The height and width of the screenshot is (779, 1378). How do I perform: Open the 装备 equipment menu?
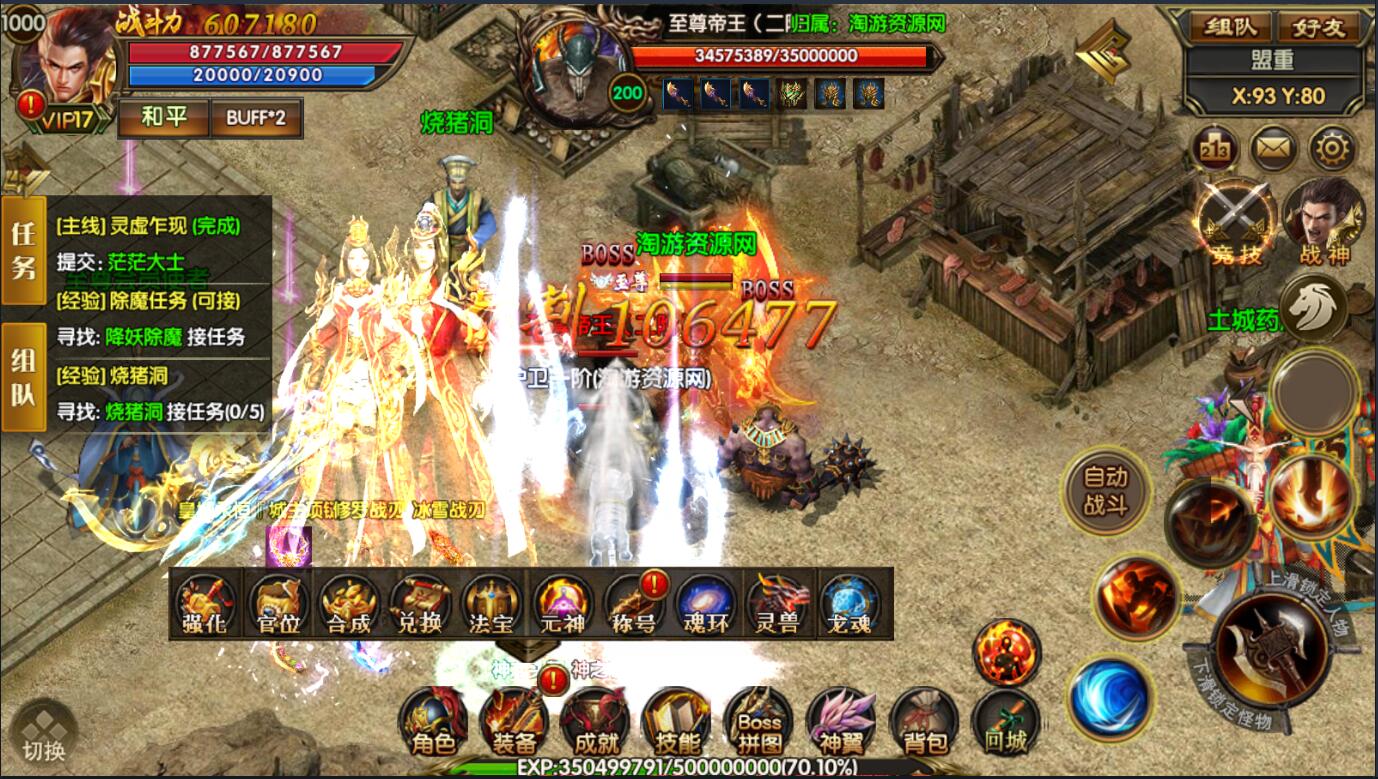click(514, 722)
